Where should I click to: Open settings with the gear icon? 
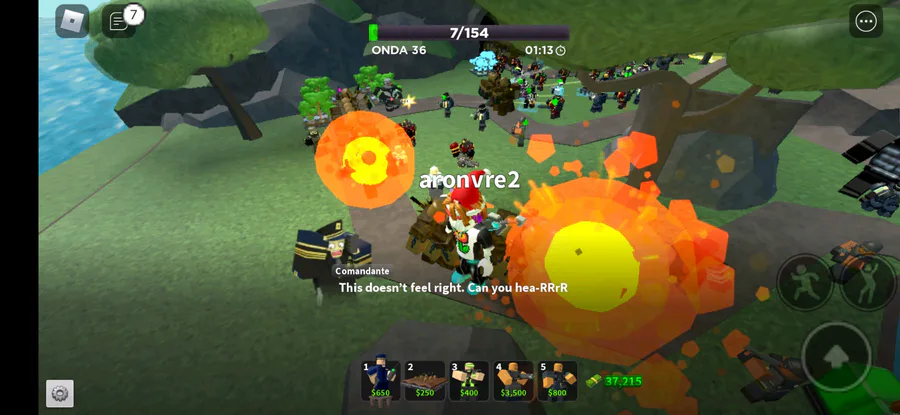[60, 393]
